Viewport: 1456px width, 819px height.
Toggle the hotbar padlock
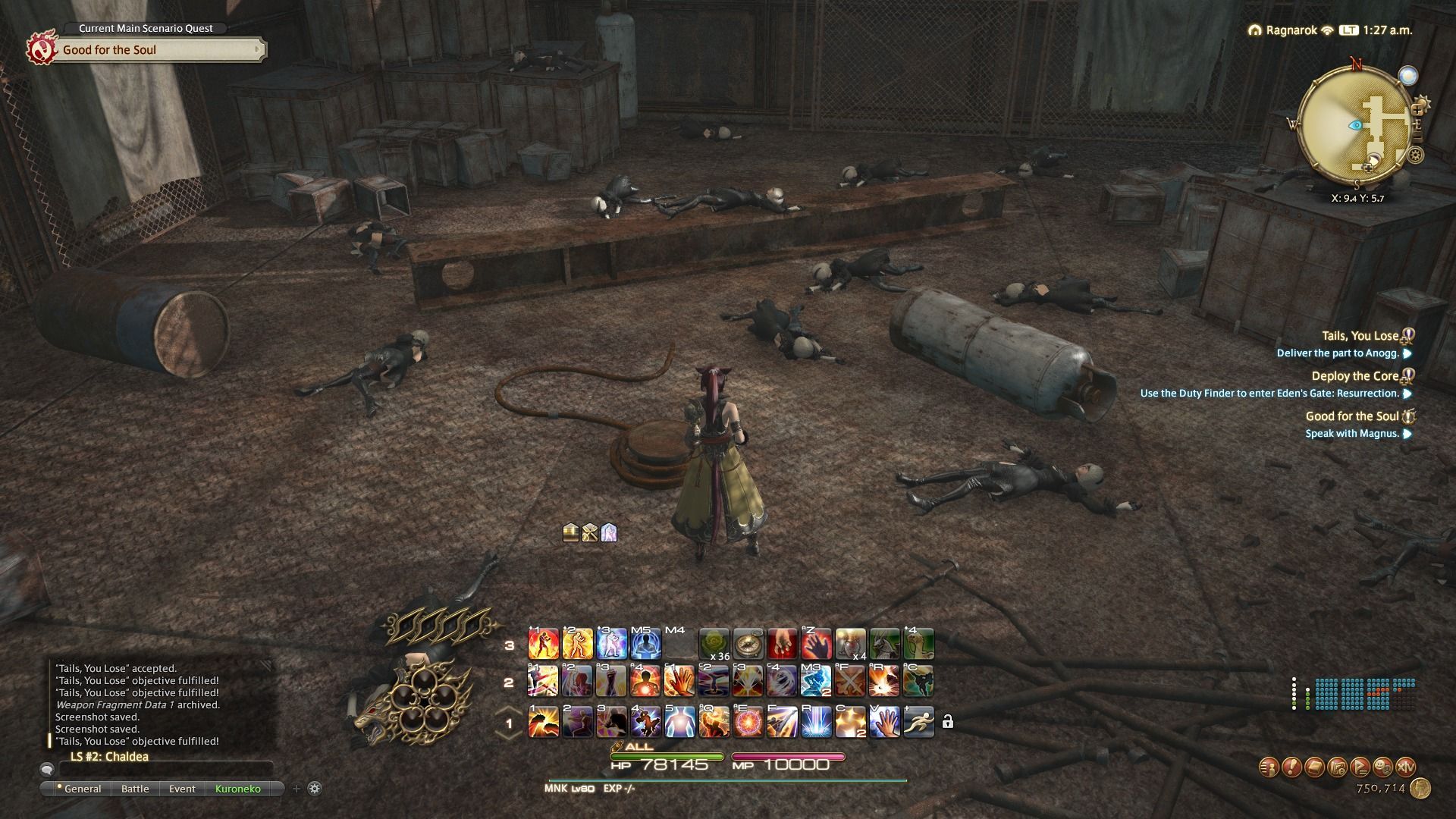(x=947, y=722)
